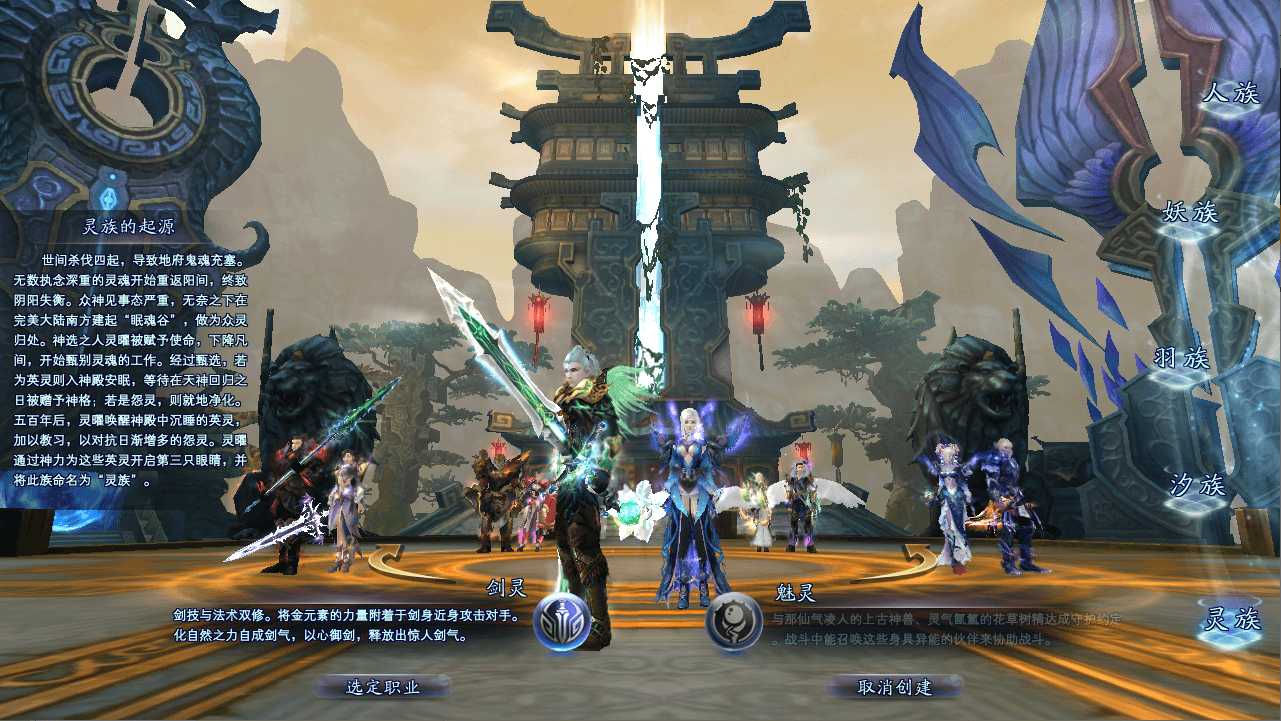Confirm class with 选定职业 button
The width and height of the screenshot is (1281, 721).
coord(383,687)
